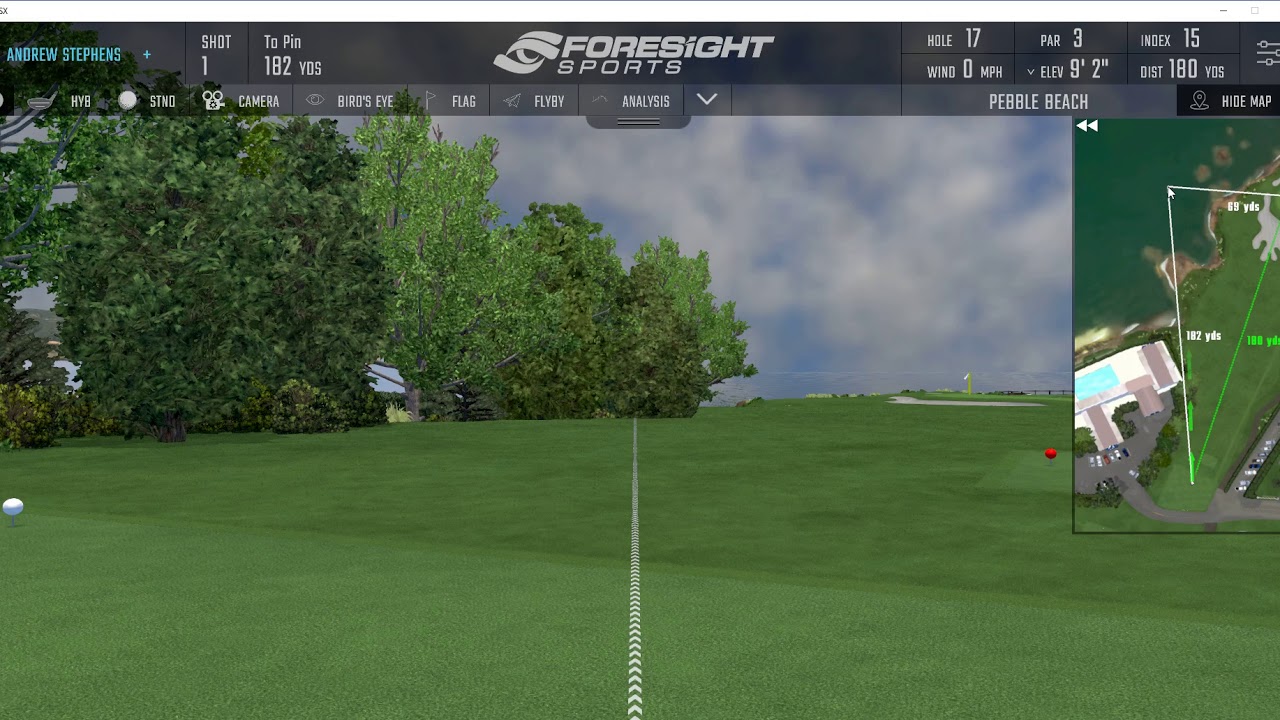
Task: Click the overhead hole minimap
Action: 1177,330
